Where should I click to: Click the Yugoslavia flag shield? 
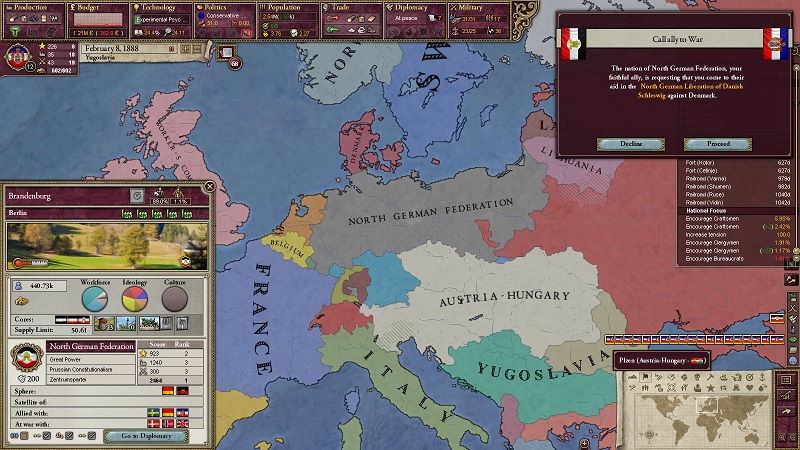click(19, 53)
